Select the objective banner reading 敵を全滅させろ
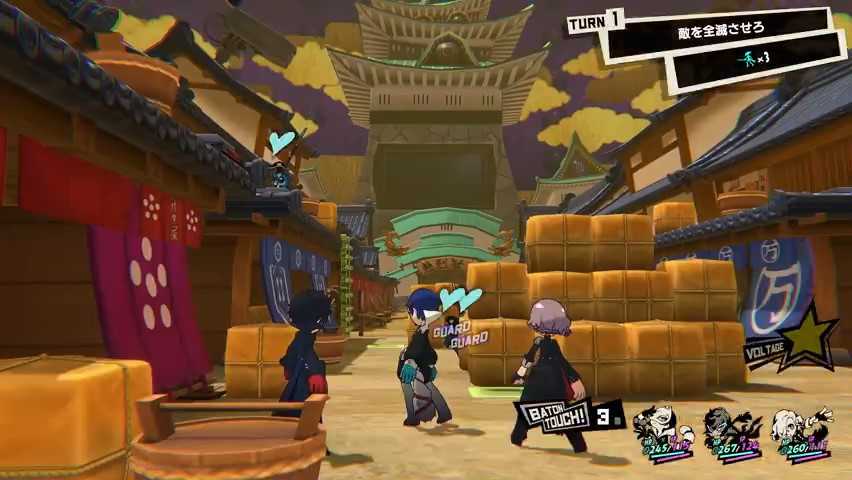This screenshot has width=852, height=480. [x=718, y=33]
